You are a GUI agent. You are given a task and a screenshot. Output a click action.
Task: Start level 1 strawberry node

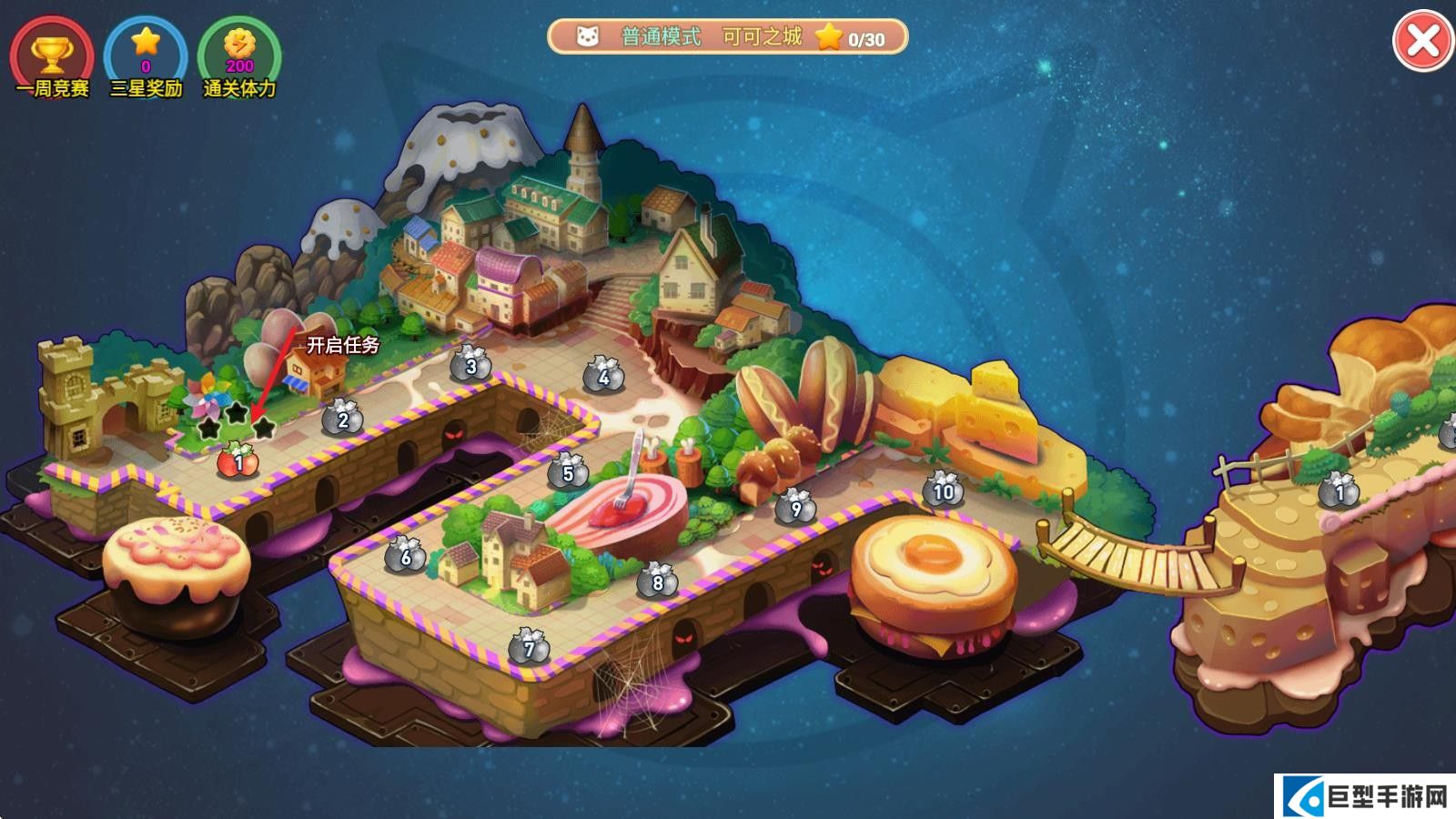[238, 460]
